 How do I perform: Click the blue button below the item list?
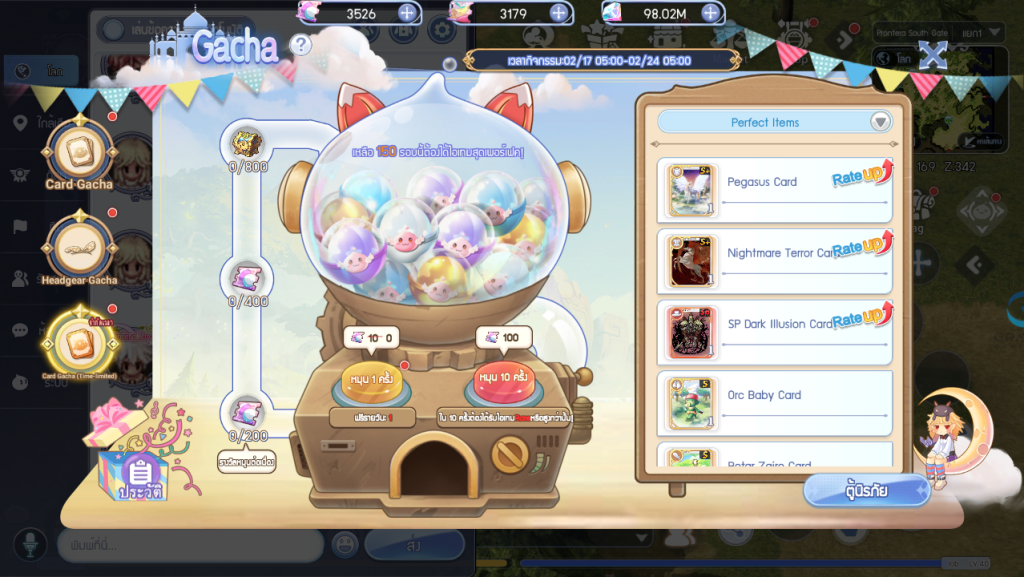[867, 490]
